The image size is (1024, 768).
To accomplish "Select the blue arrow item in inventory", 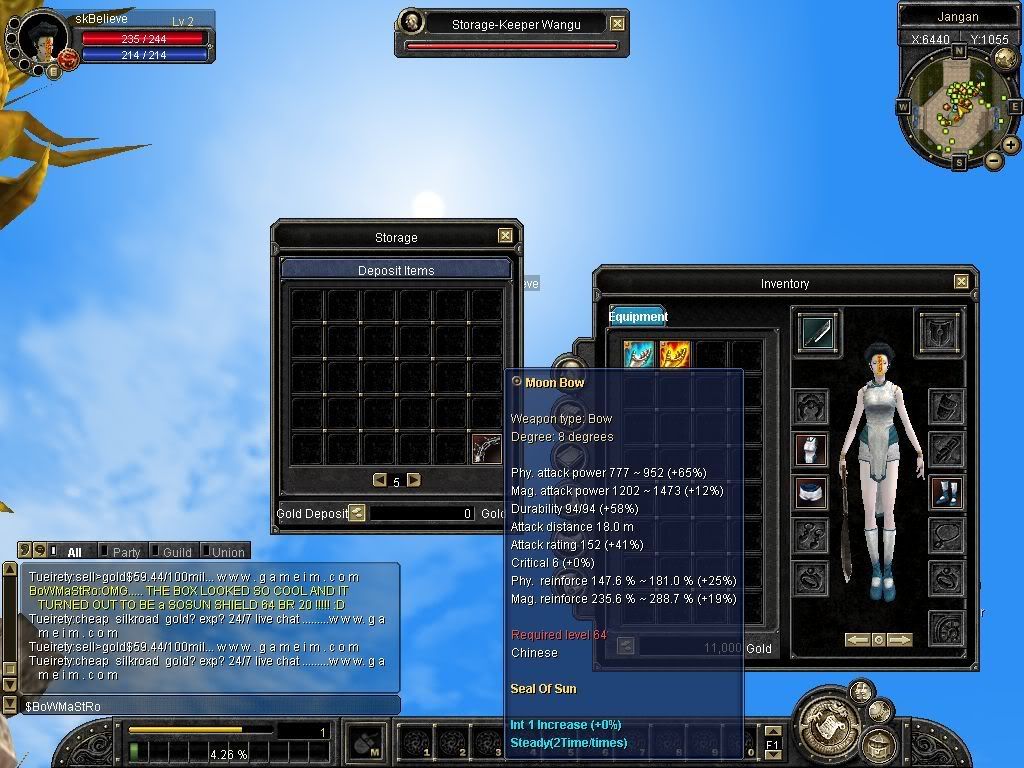I will 639,355.
